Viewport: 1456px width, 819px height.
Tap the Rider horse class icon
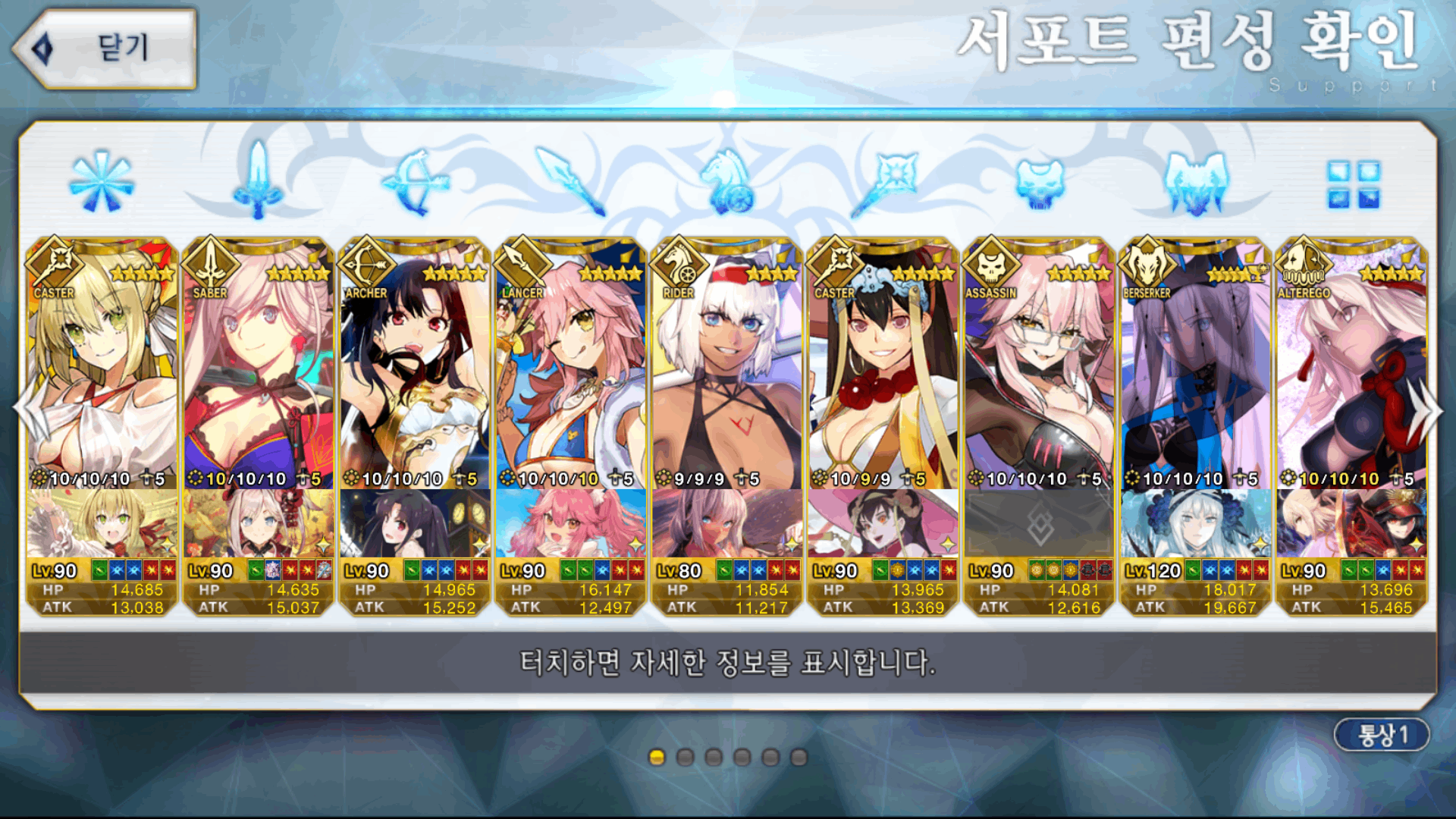click(726, 182)
